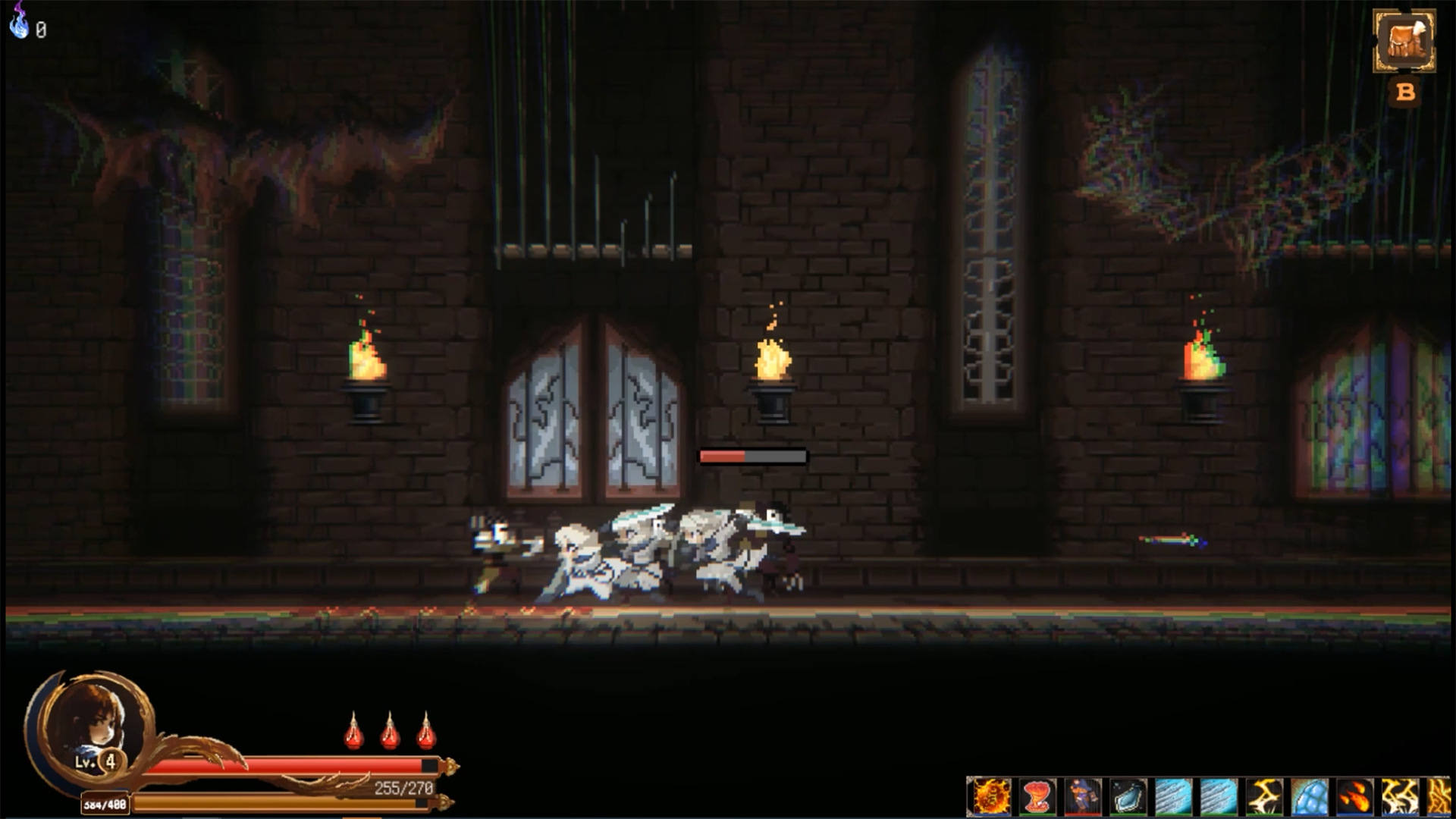Activate the blazing sun fire skill
Image resolution: width=1456 pixels, height=819 pixels.
990,797
